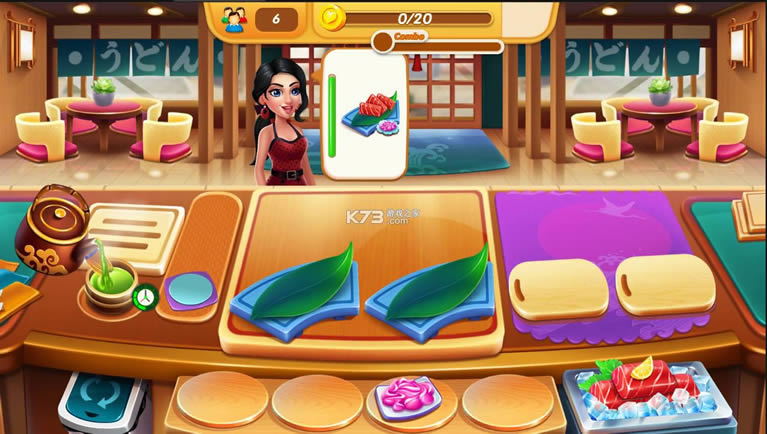The image size is (767, 434).
Task: Select the pink ginger garnish plate
Action: tap(408, 397)
